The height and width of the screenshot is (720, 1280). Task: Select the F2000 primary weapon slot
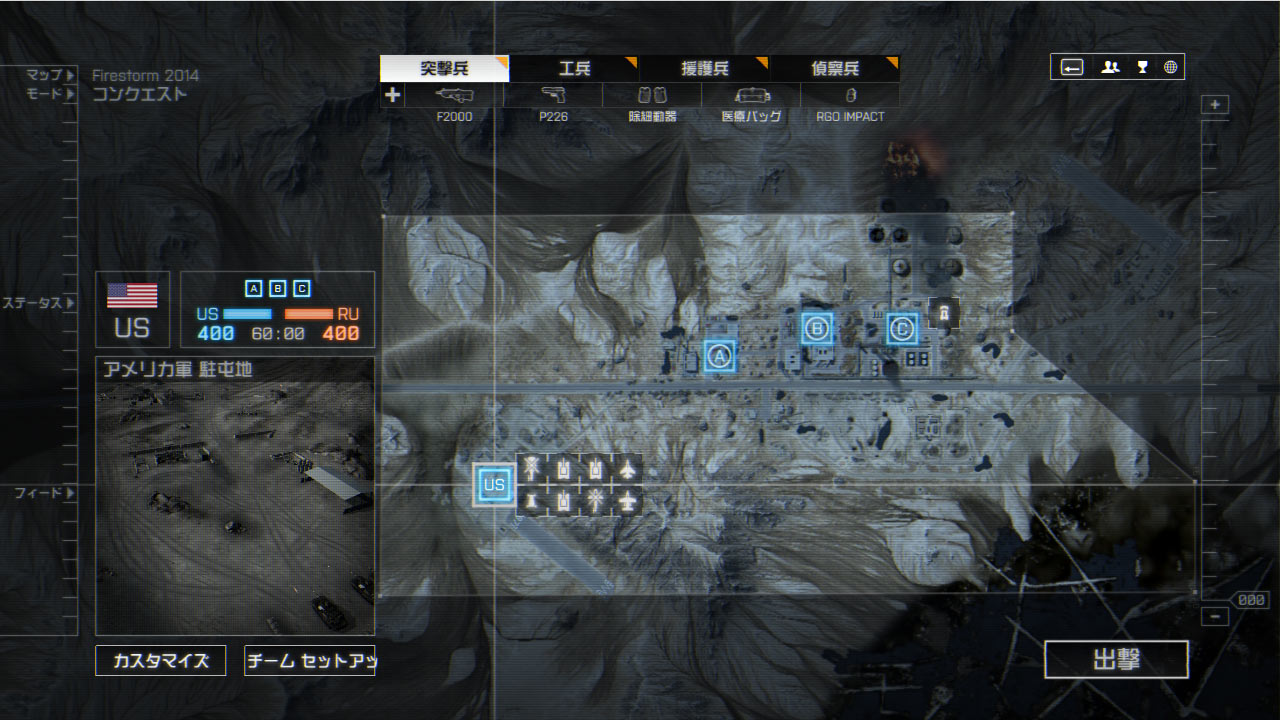click(454, 96)
